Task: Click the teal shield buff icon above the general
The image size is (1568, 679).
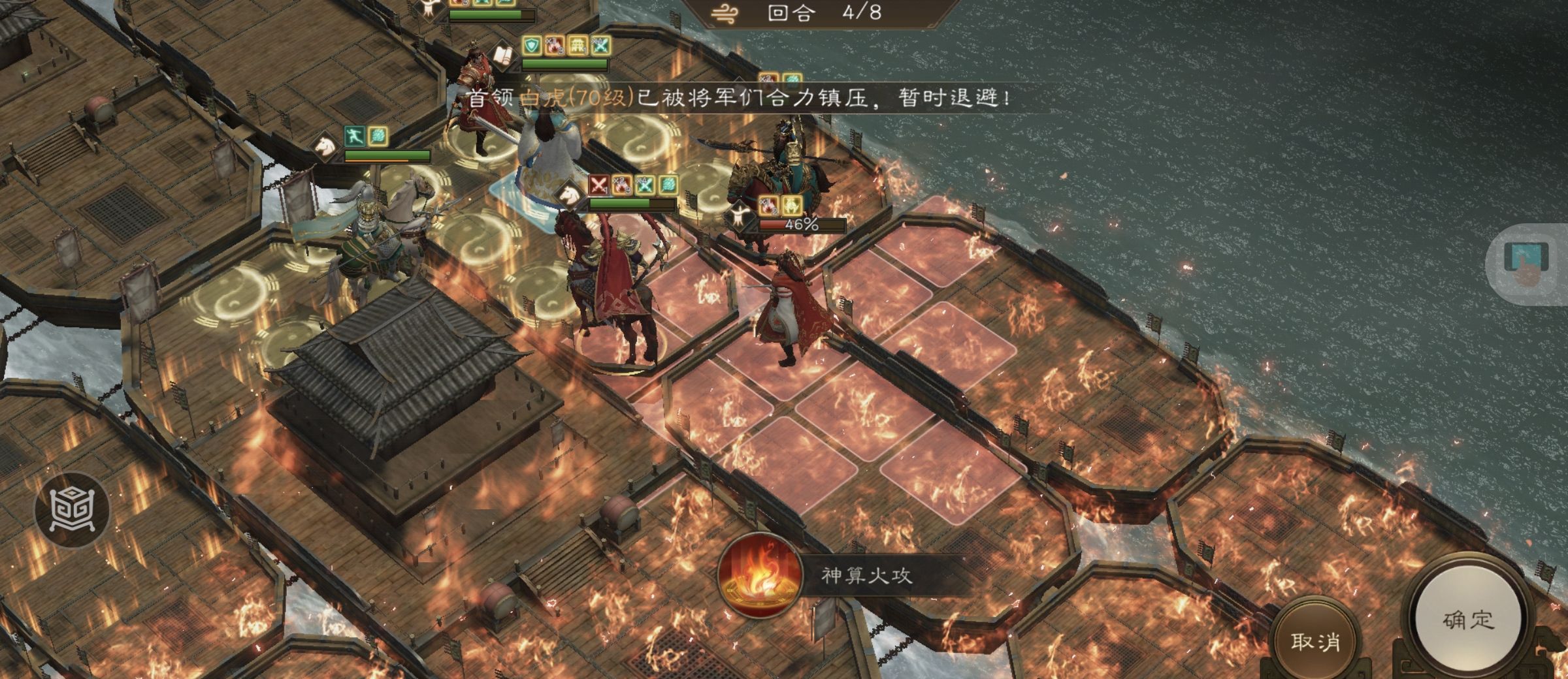Action: (532, 44)
